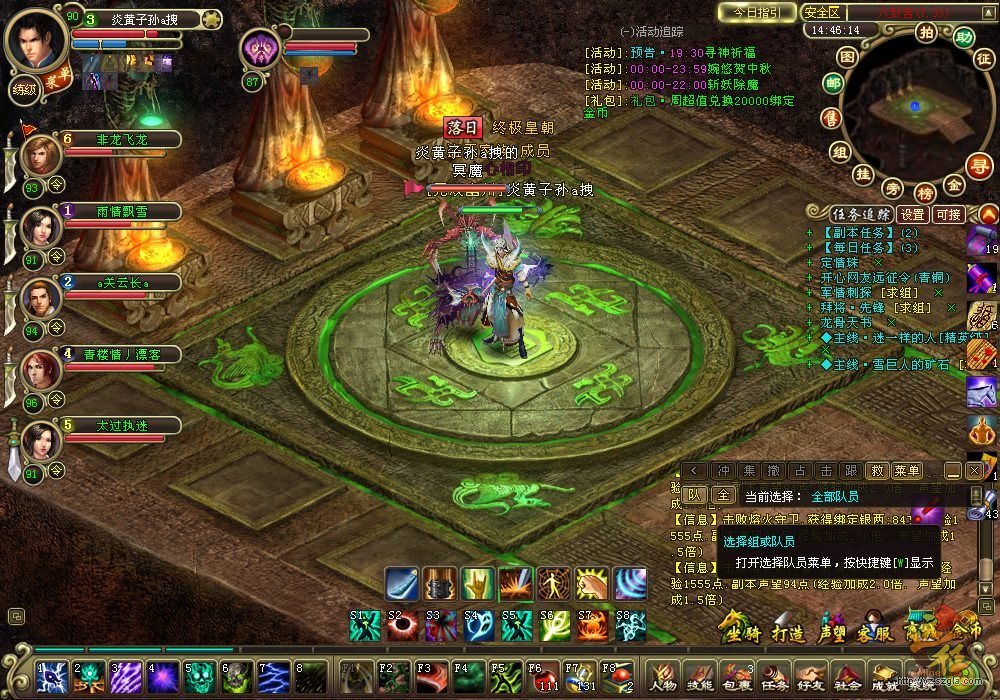Open the 设置 button in quest tracker
Image resolution: width=1000 pixels, height=700 pixels.
[911, 214]
